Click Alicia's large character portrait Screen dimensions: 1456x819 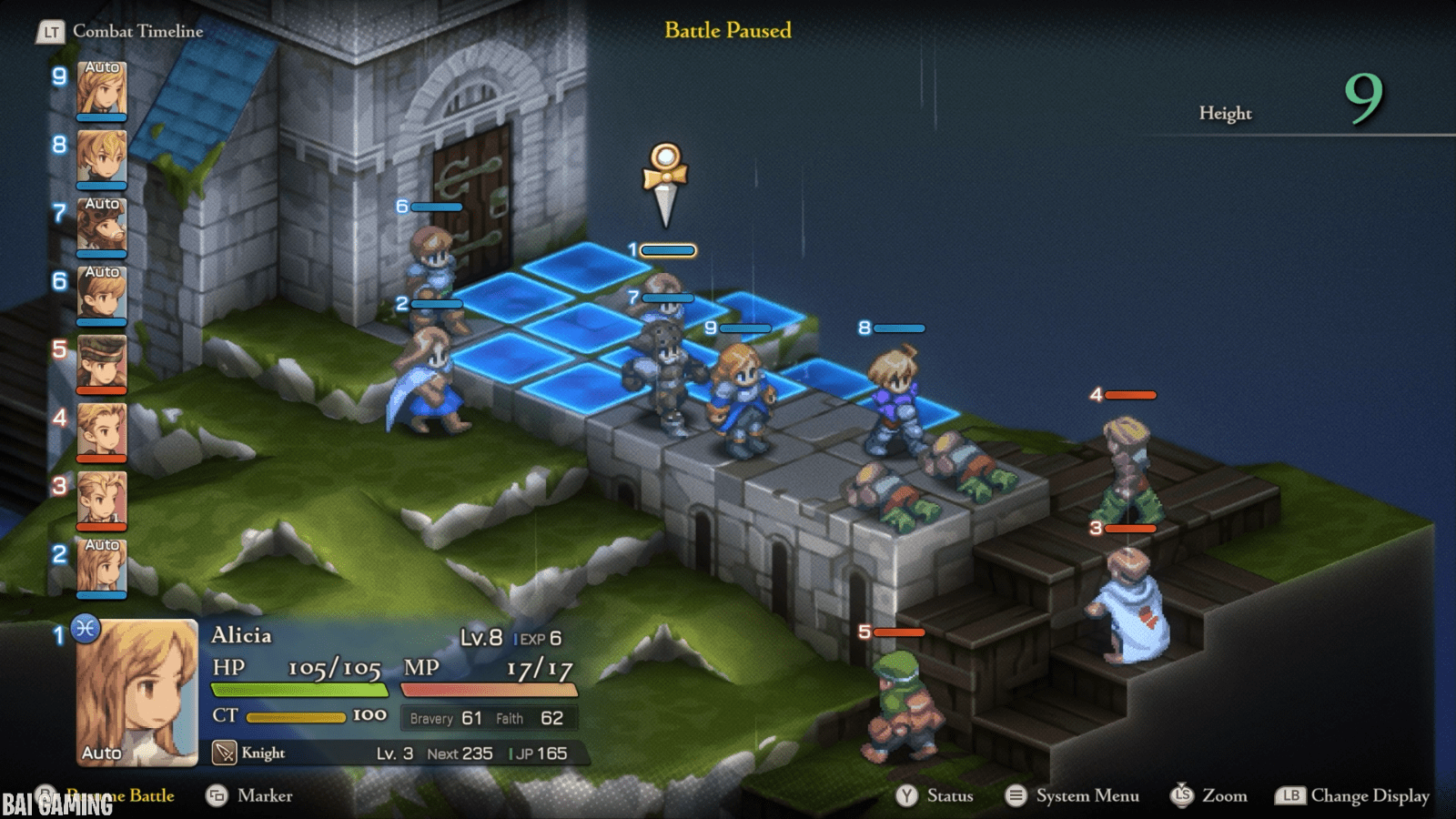tap(136, 692)
